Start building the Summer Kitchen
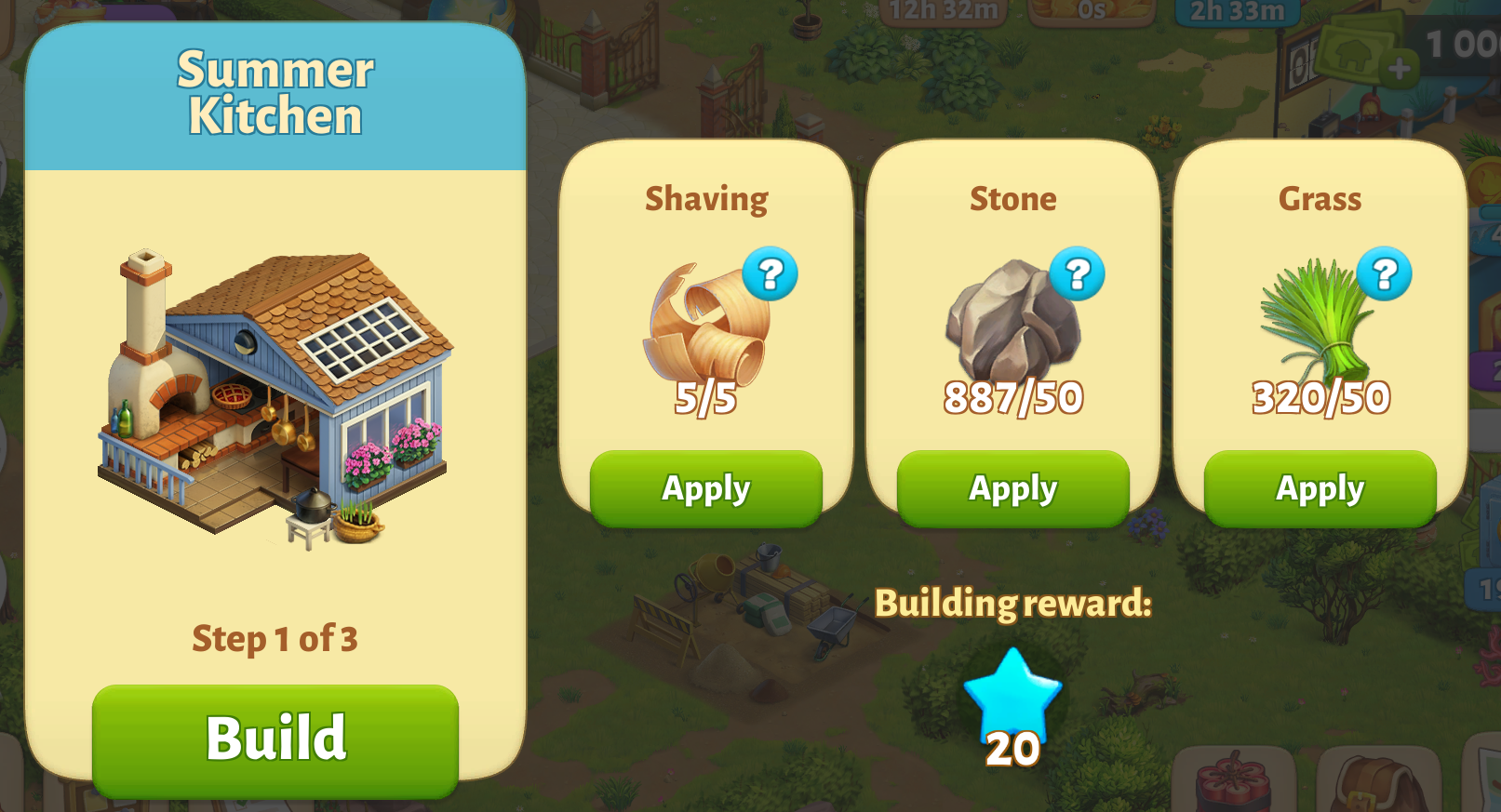 coord(275,739)
